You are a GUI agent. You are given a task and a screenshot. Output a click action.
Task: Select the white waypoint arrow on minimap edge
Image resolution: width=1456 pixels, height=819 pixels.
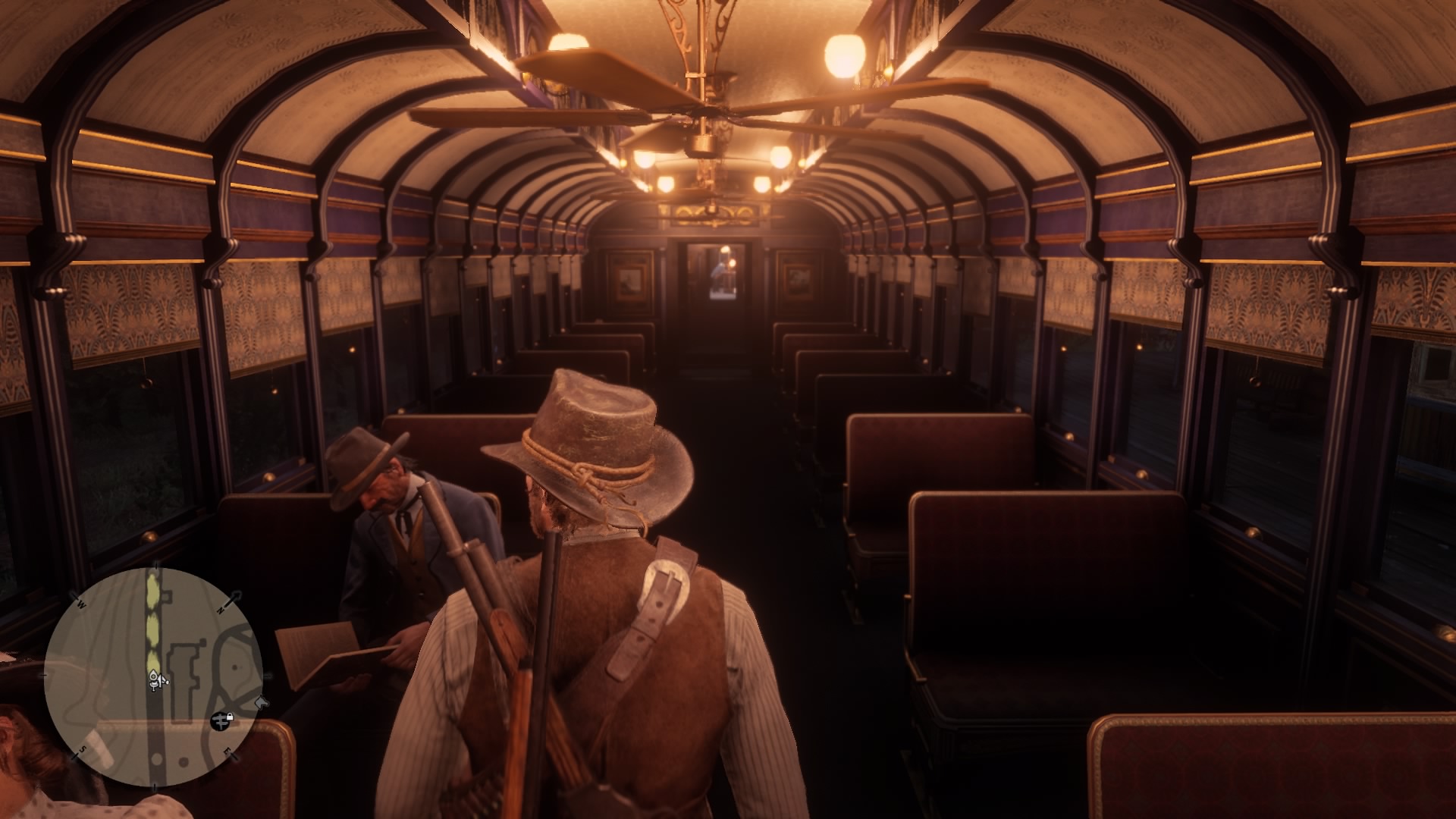[x=260, y=702]
